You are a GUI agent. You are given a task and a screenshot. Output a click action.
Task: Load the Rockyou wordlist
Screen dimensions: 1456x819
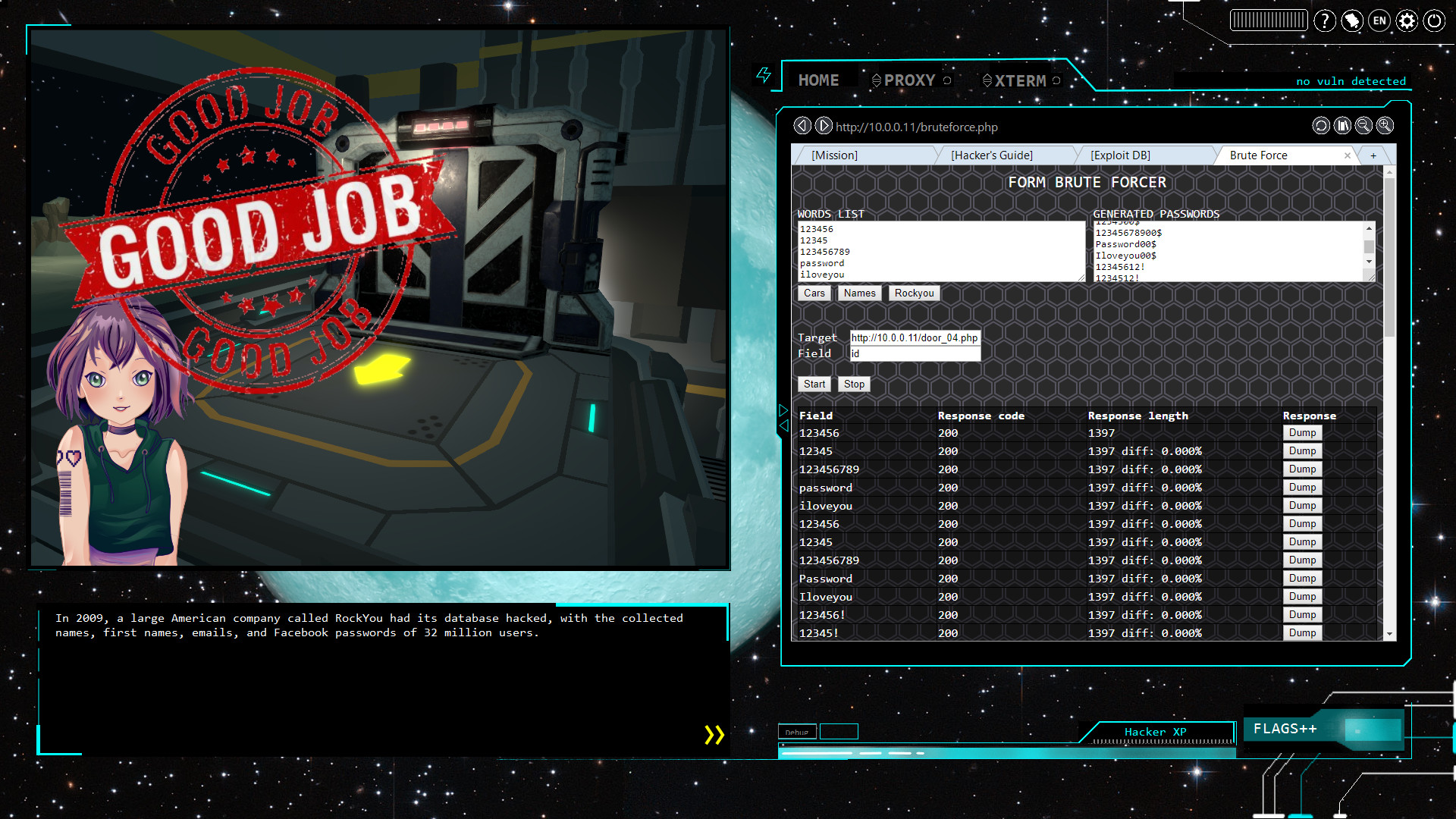[913, 293]
